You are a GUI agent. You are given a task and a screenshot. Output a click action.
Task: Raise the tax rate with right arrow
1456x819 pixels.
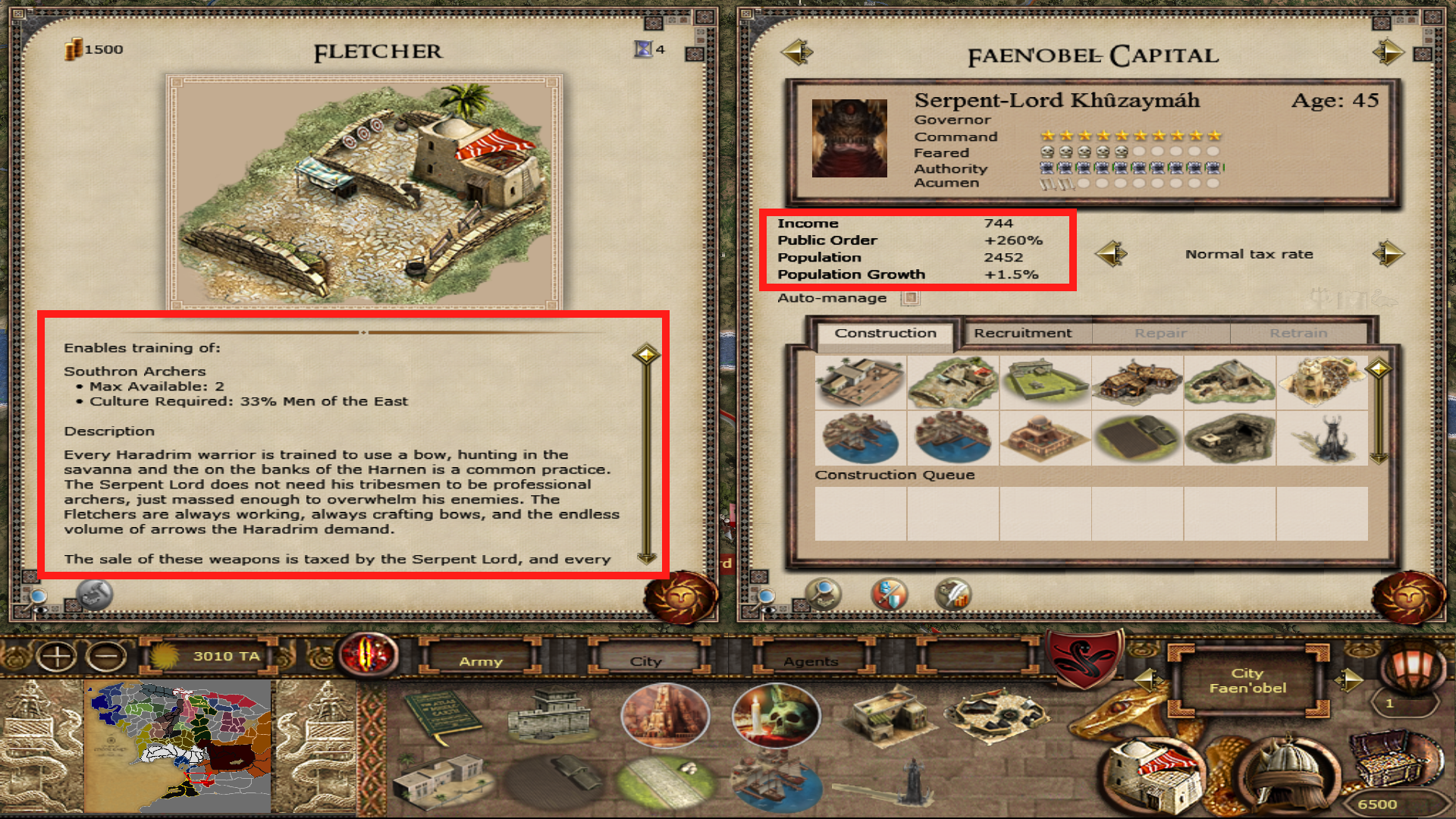tap(1388, 254)
